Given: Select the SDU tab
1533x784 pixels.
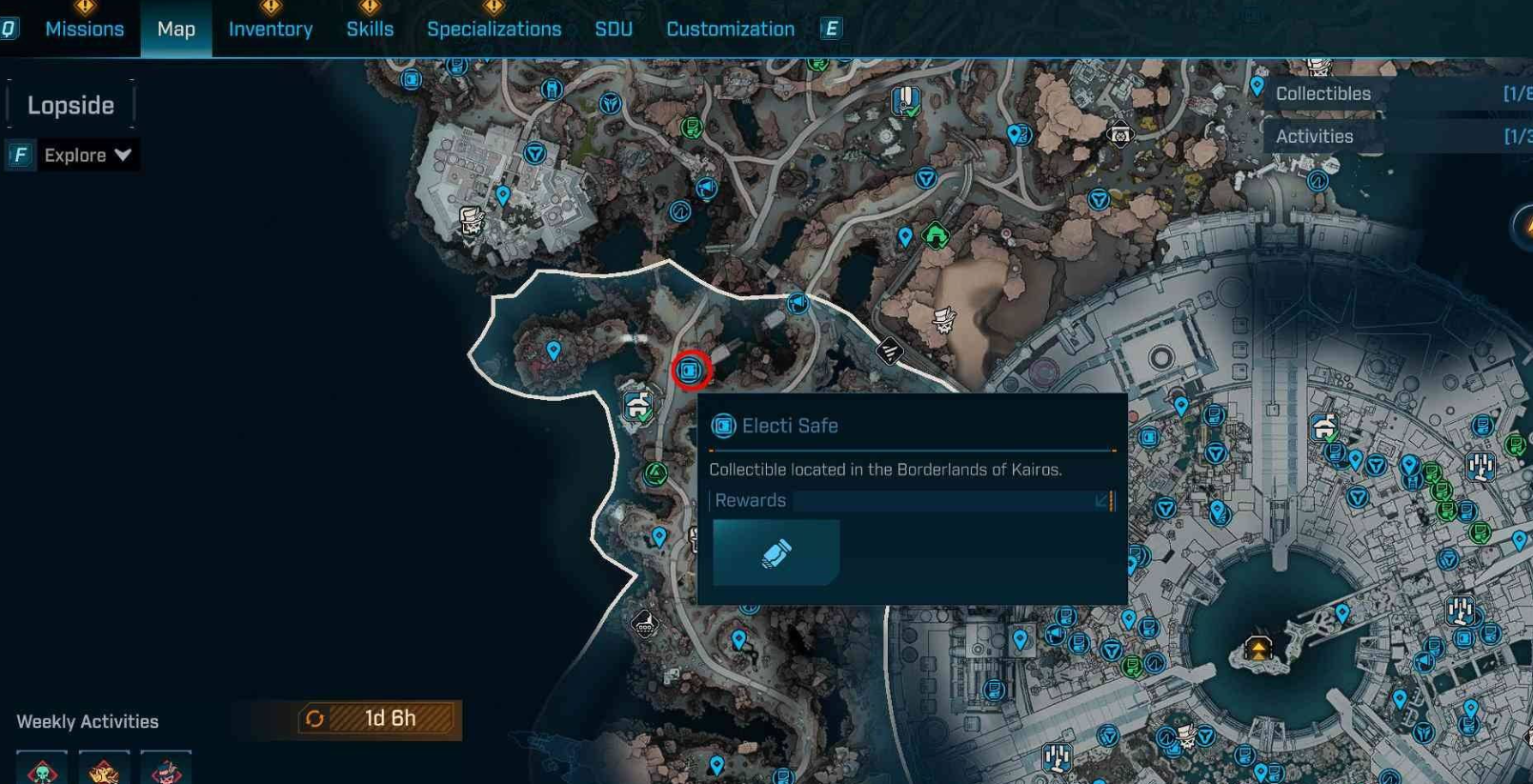Looking at the screenshot, I should click(x=614, y=30).
